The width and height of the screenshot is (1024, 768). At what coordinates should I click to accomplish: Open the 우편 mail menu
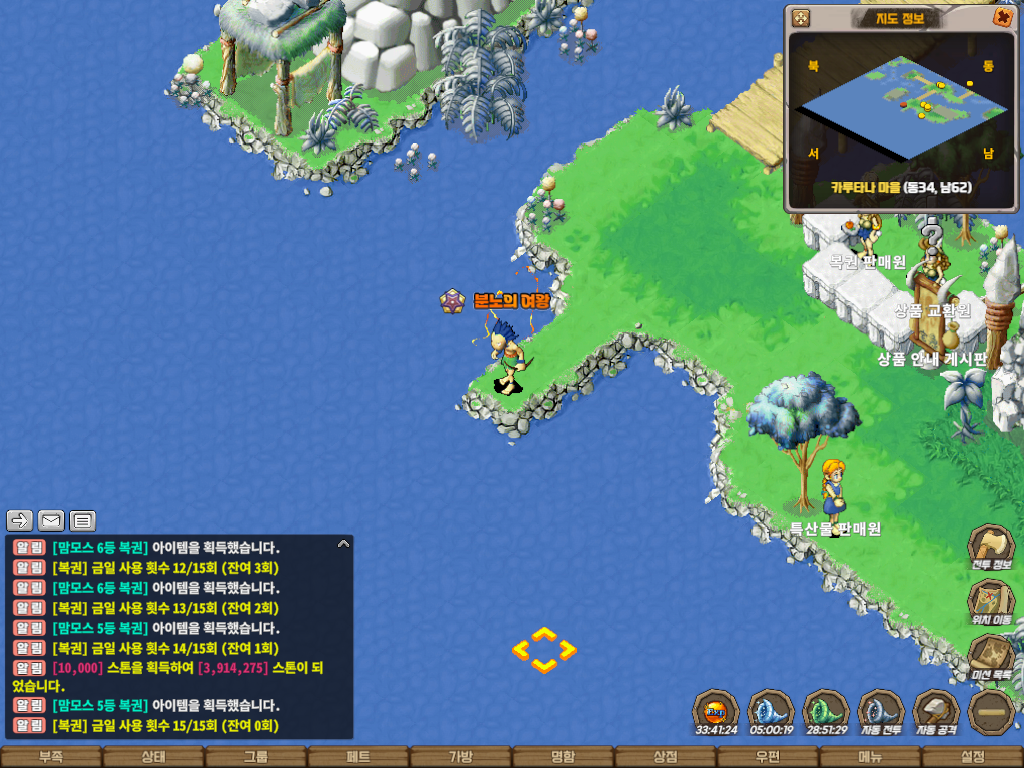click(x=768, y=757)
